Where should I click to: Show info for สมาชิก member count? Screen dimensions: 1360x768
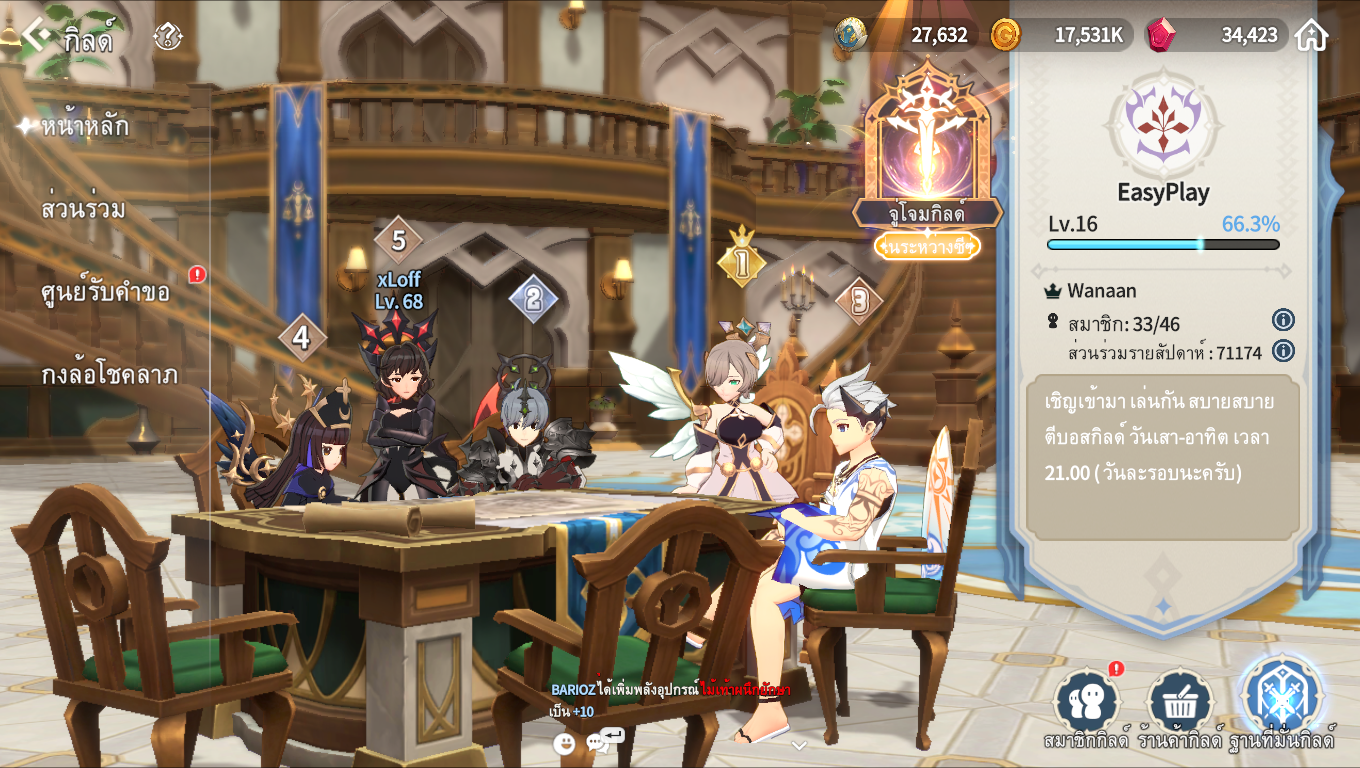pyautogui.click(x=1283, y=320)
